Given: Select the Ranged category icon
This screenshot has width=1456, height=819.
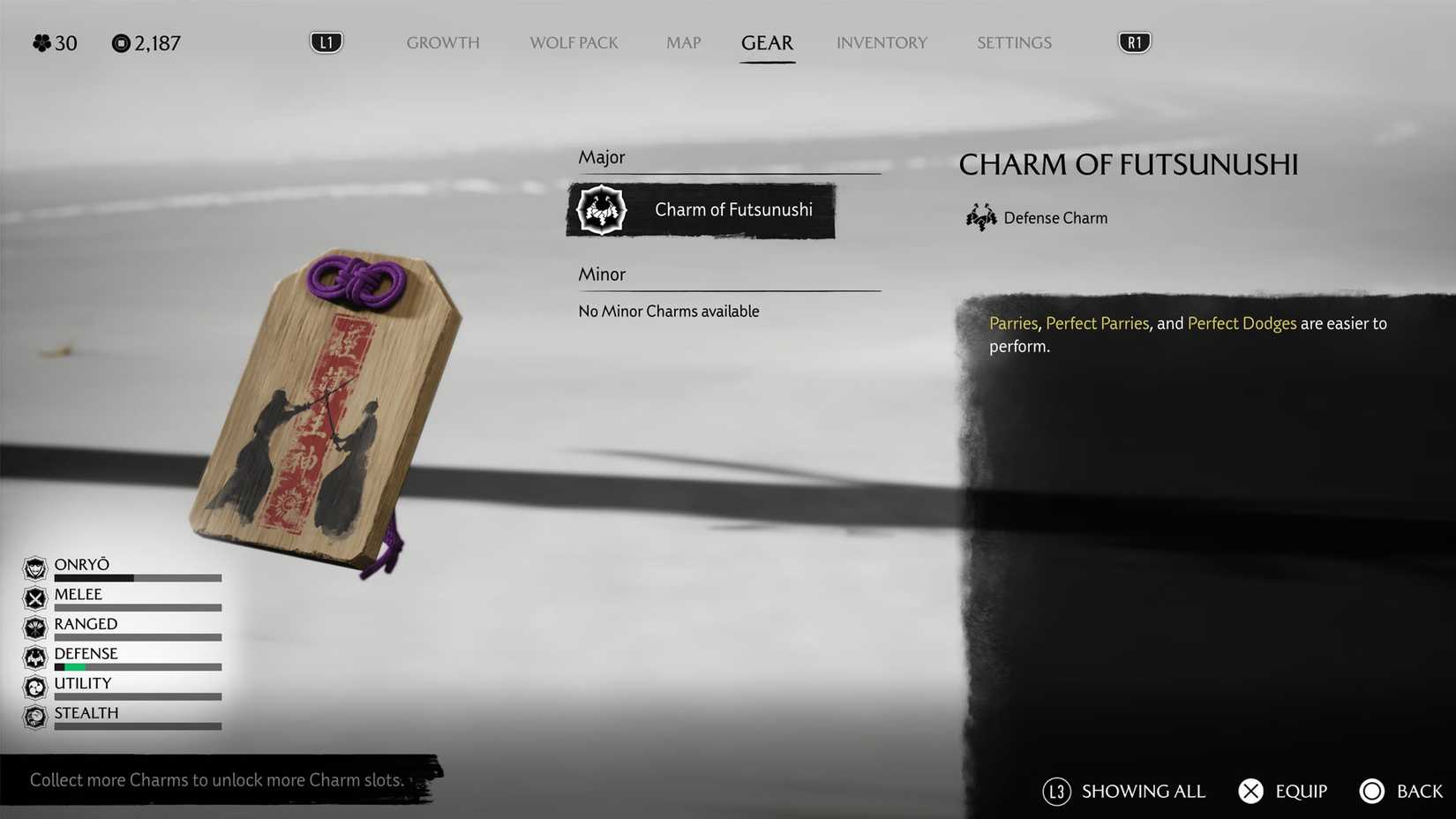Looking at the screenshot, I should tap(34, 628).
